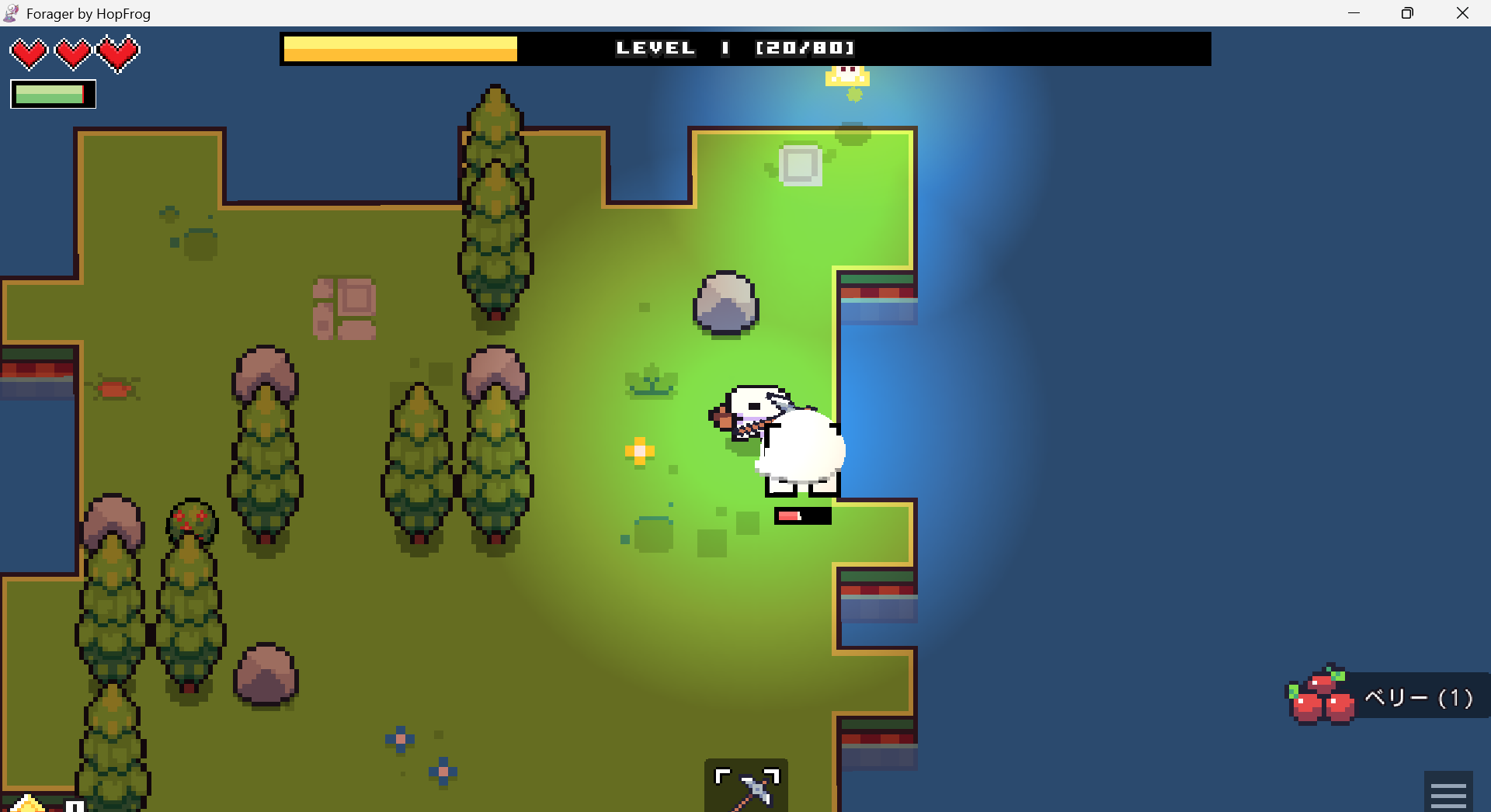
Task: Click the yellow experience progress bar
Action: [x=400, y=48]
